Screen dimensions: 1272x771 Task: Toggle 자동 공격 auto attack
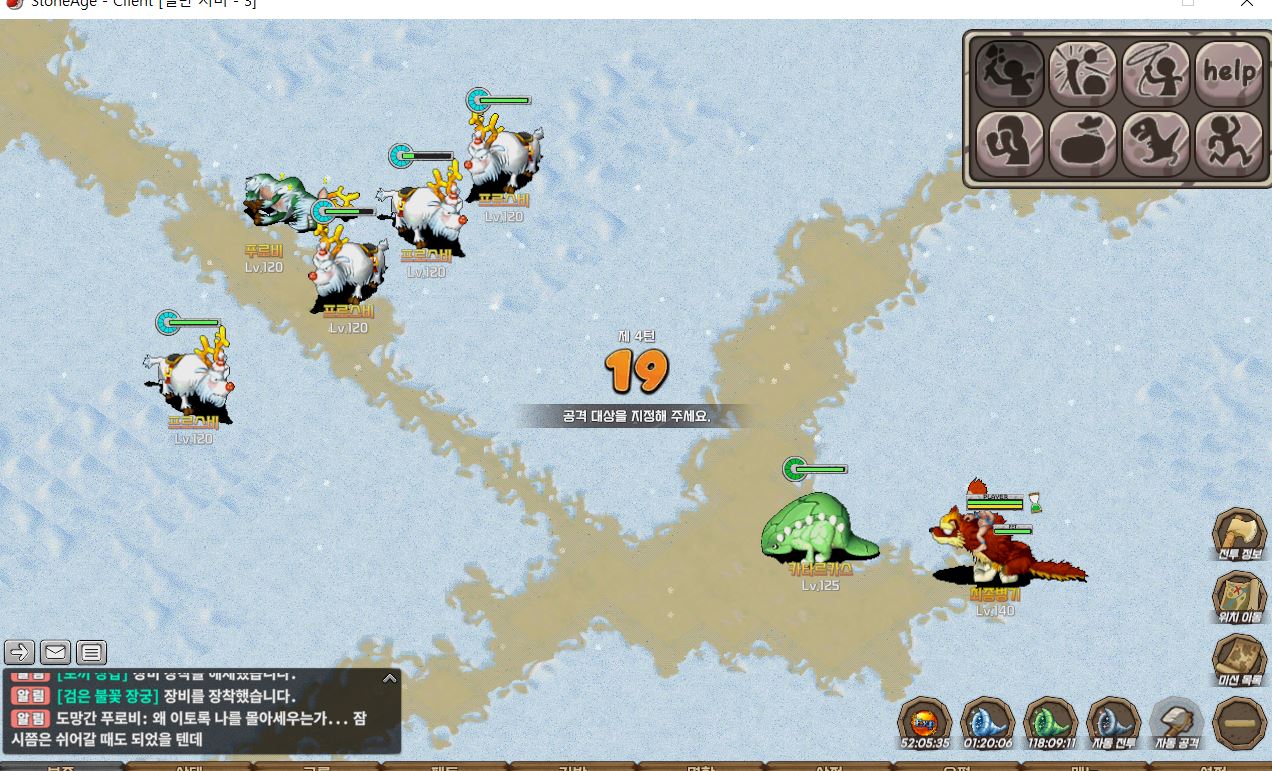pos(1177,720)
